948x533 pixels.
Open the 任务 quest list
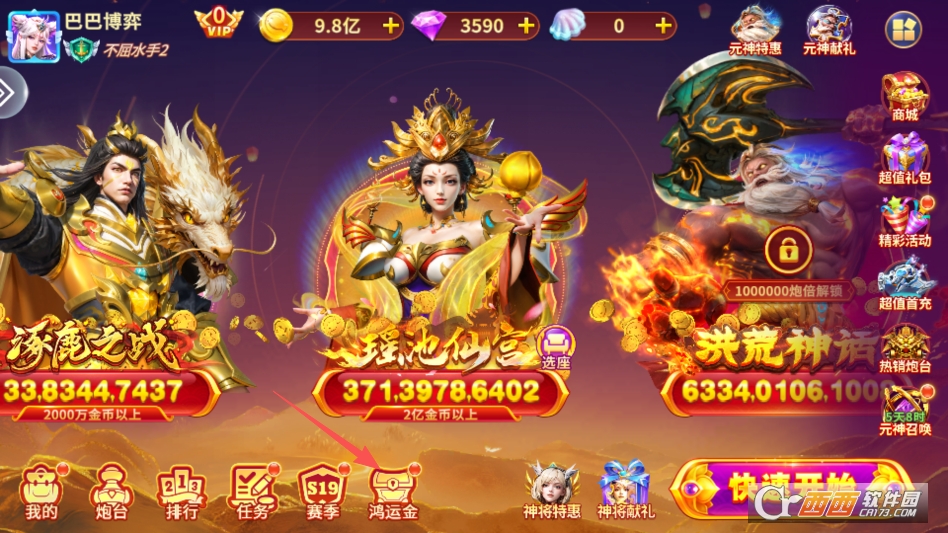250,491
